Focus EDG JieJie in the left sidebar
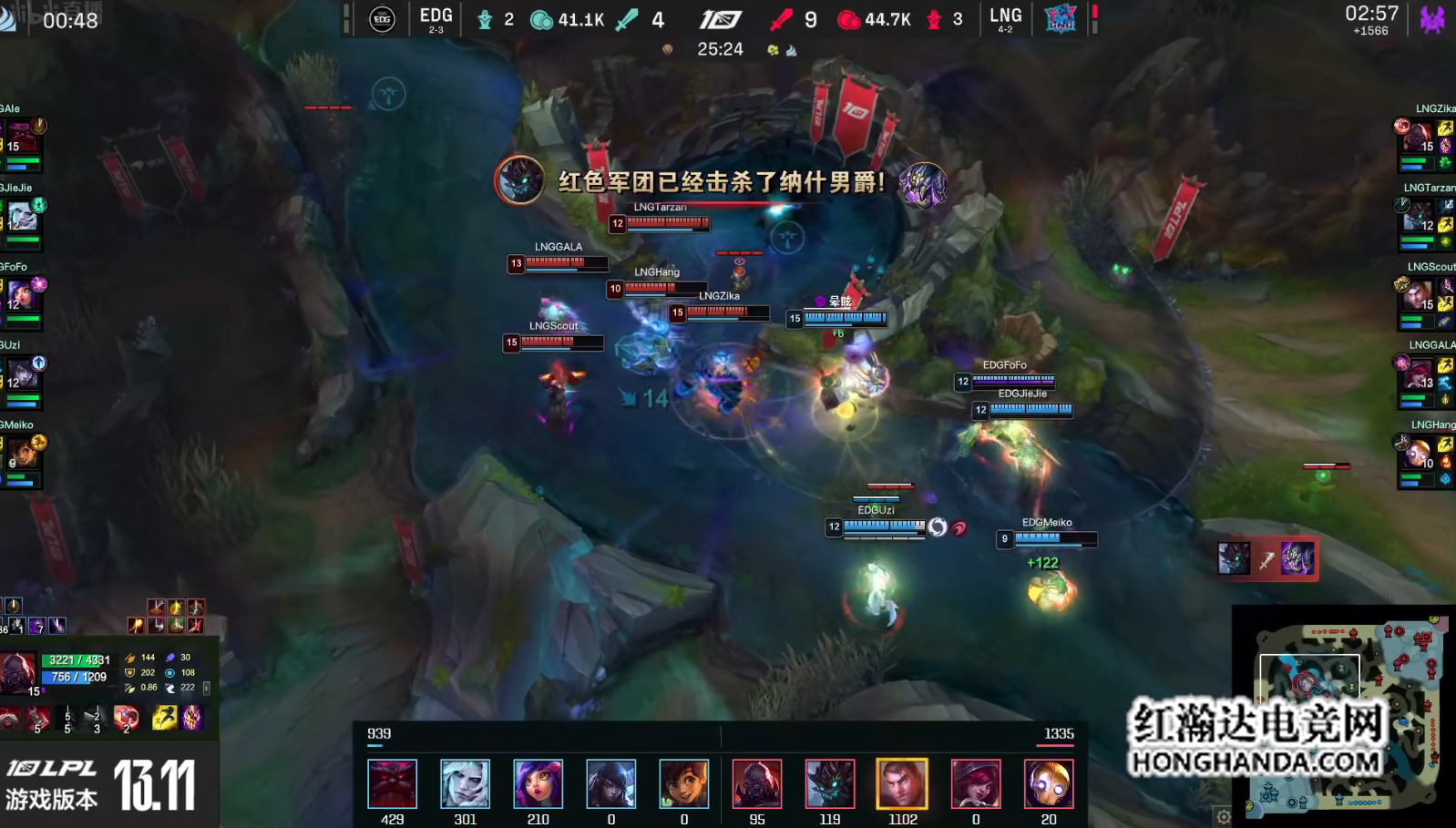Viewport: 1456px width, 828px height. pos(22,218)
